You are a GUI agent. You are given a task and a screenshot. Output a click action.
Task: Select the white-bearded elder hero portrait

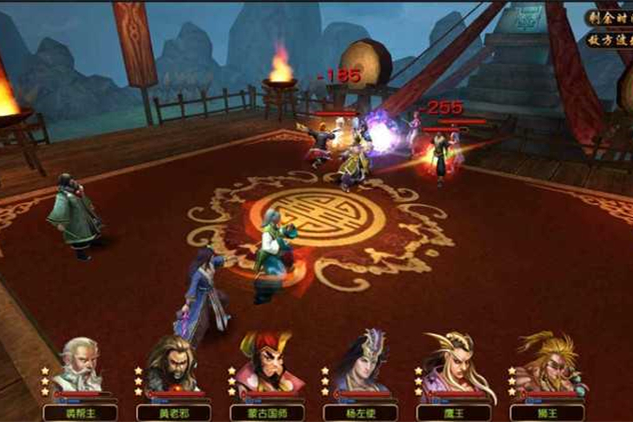click(77, 366)
